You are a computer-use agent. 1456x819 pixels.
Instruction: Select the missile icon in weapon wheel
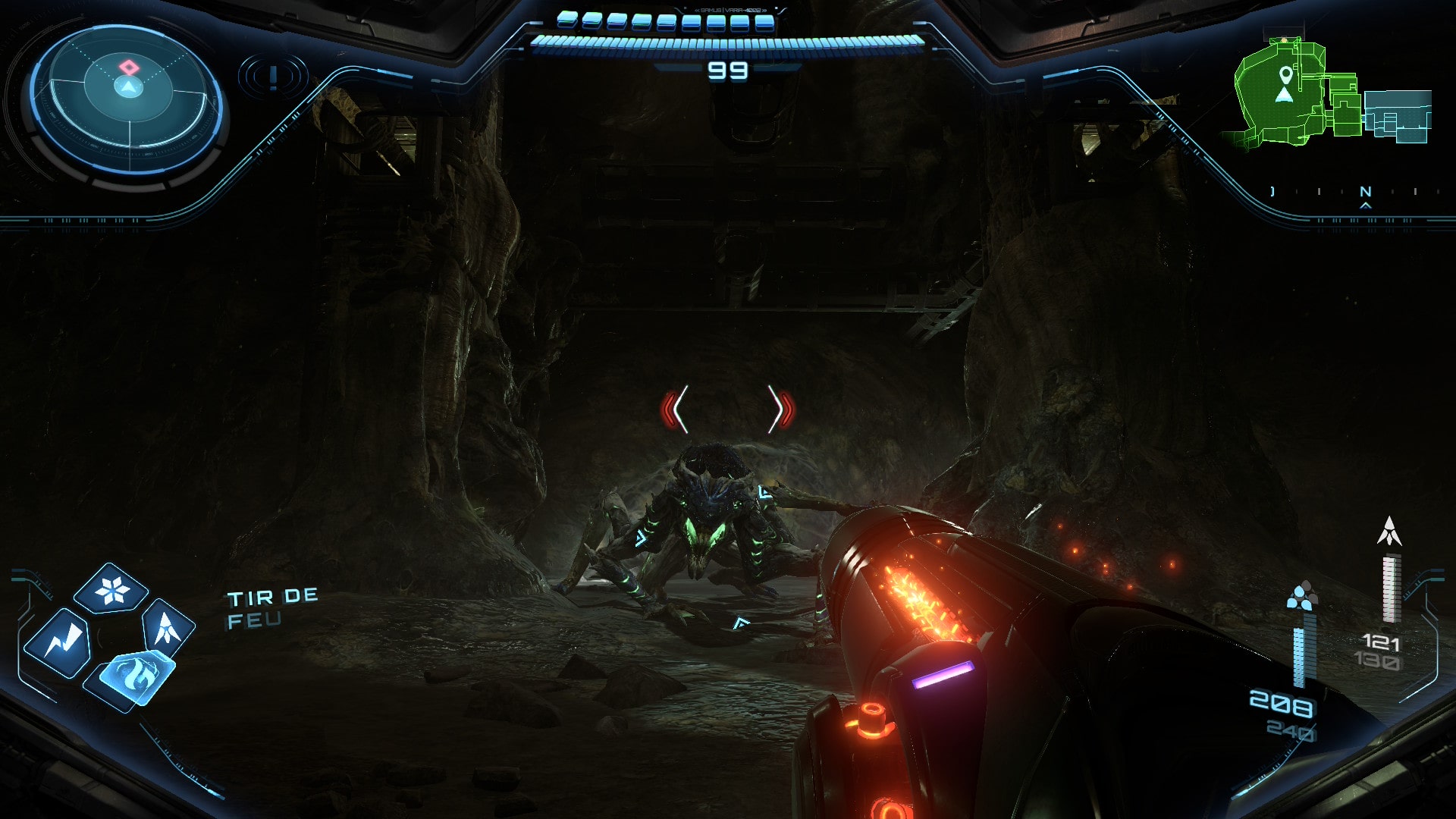167,628
